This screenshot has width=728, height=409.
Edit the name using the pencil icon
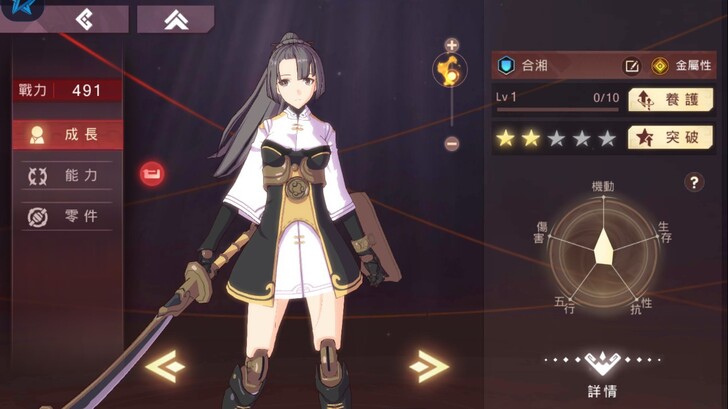pos(631,66)
